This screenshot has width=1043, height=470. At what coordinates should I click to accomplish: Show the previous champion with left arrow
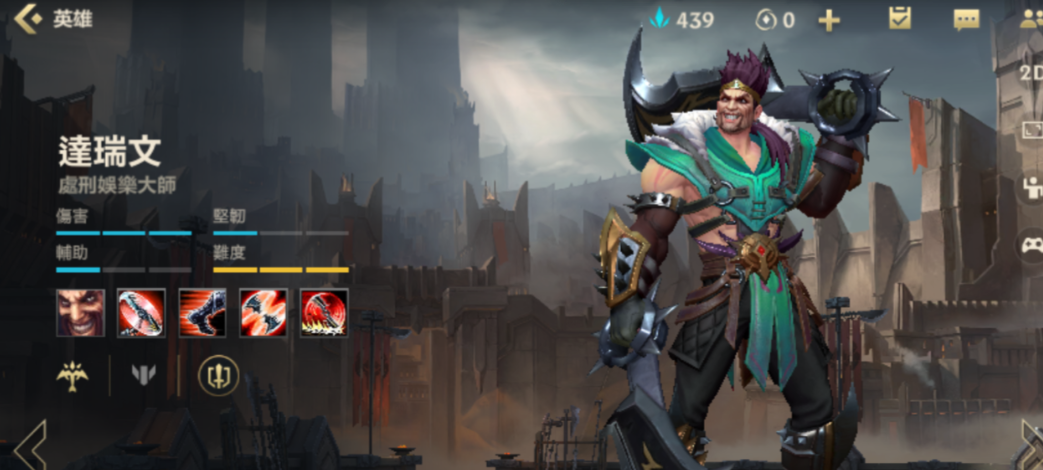[x=28, y=445]
